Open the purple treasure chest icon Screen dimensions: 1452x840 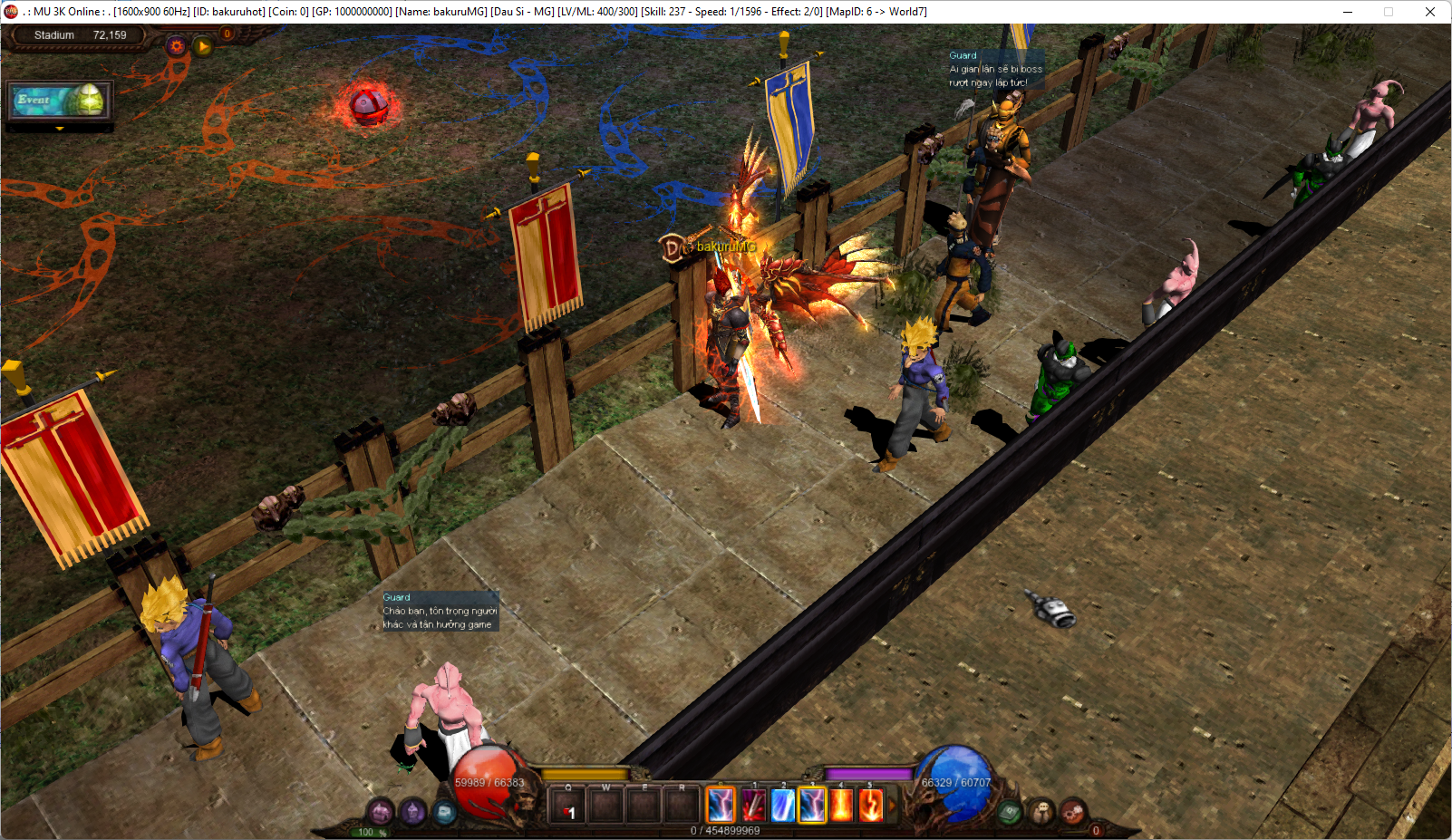point(381,811)
